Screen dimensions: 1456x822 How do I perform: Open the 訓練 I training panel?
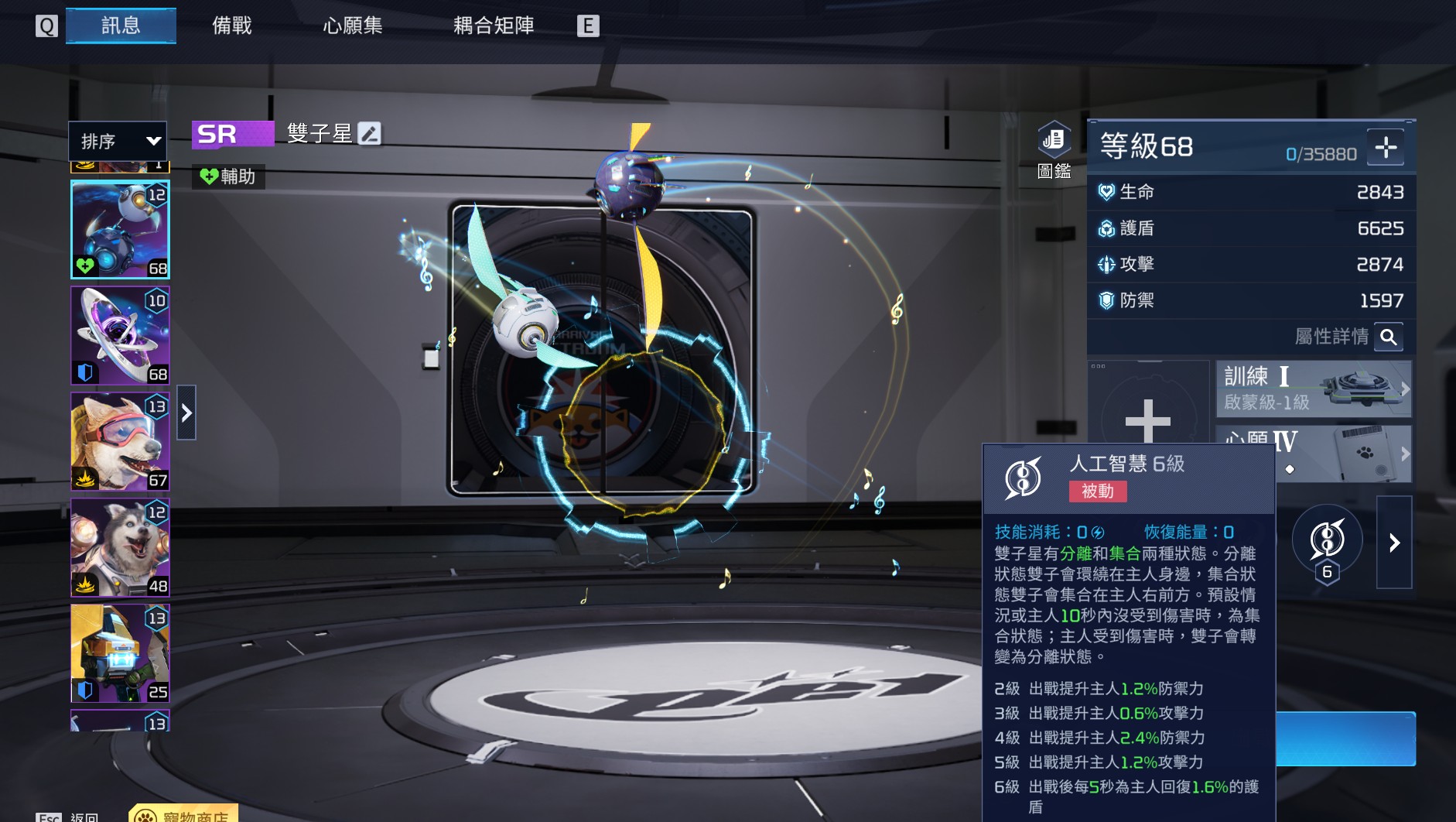pos(1313,389)
